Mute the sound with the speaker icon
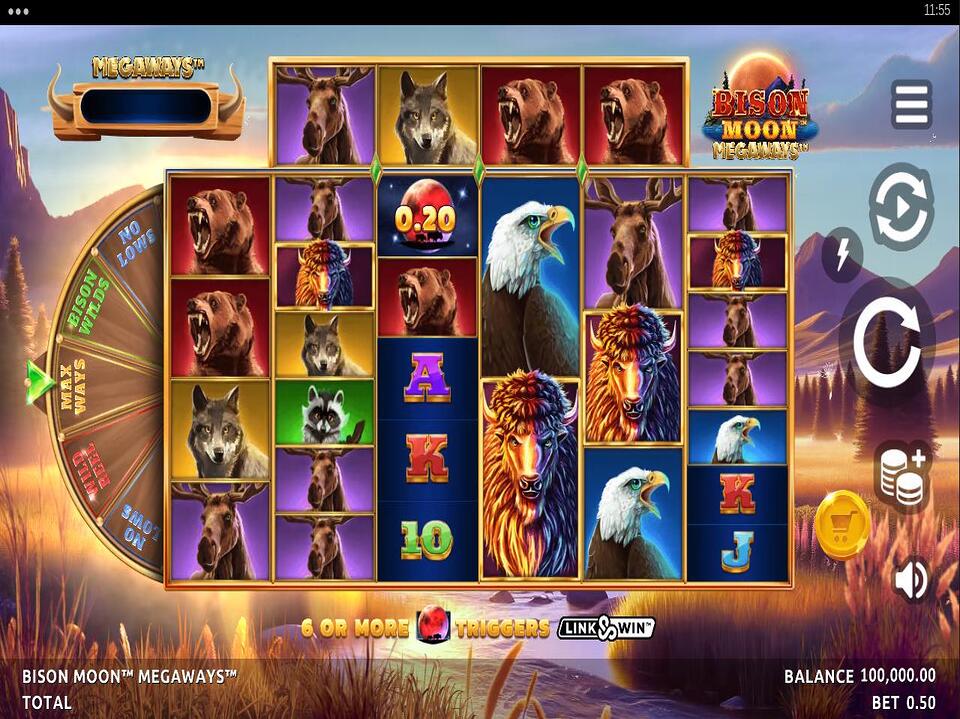This screenshot has width=960, height=719. coord(911,580)
